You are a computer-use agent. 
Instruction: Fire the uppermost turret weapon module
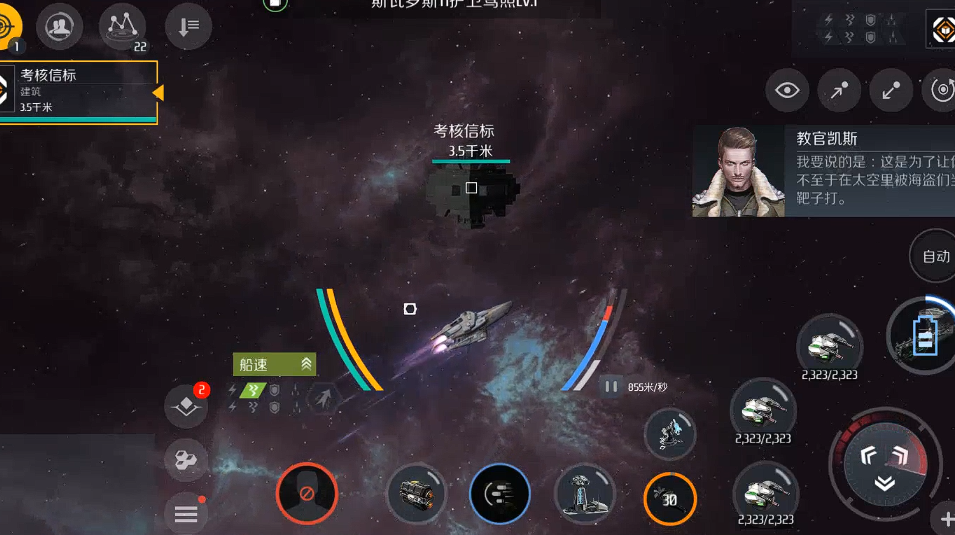(829, 345)
